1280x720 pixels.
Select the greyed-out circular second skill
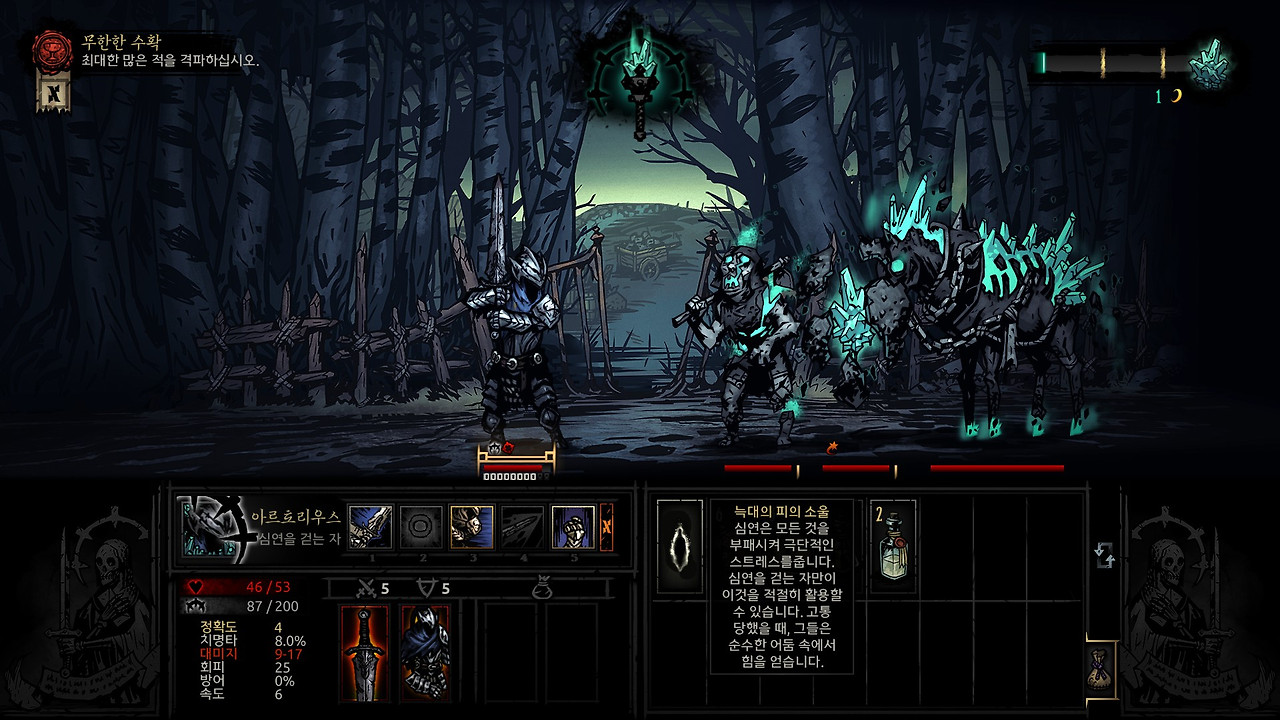421,527
